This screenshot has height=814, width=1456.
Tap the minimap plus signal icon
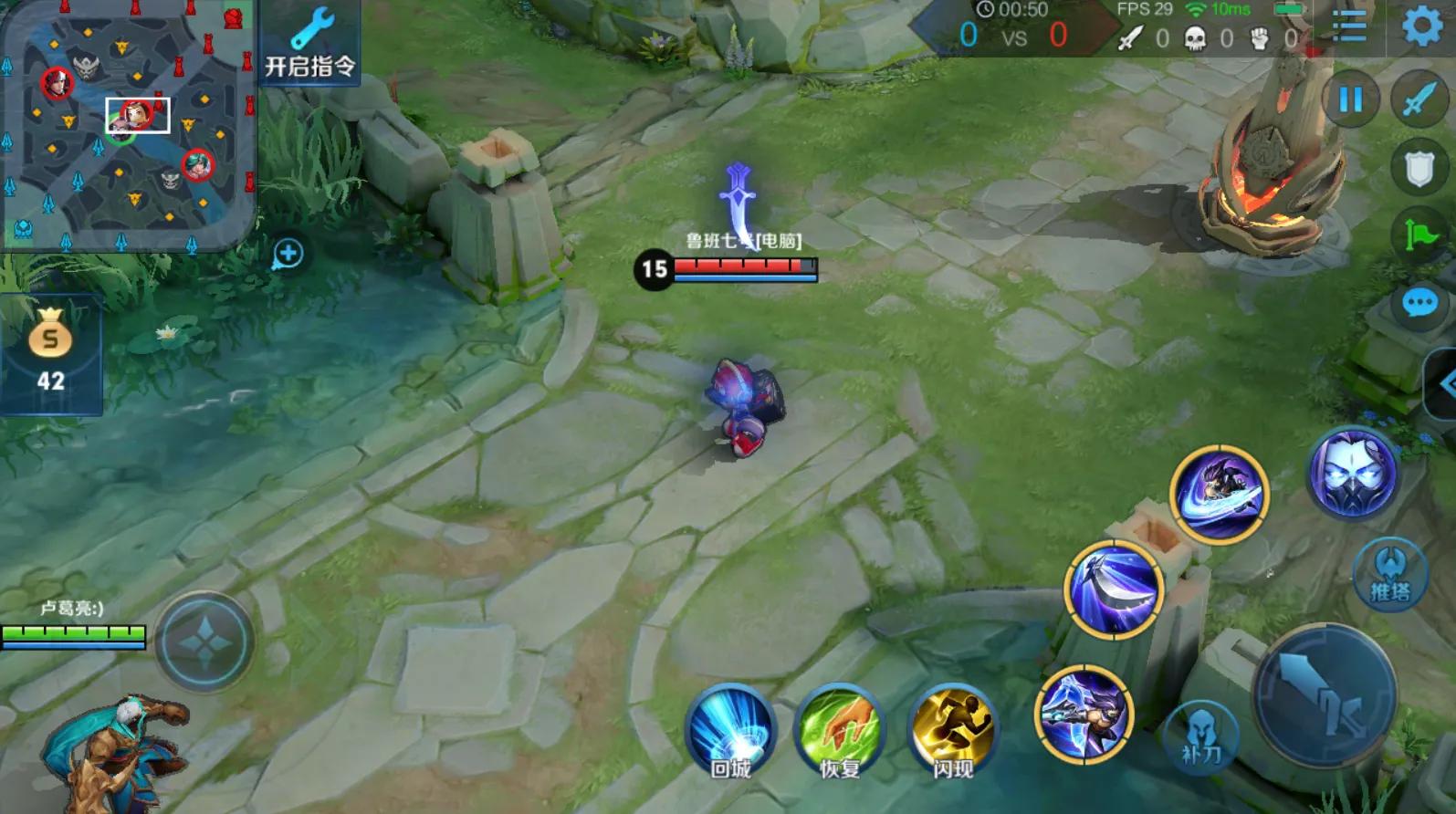[x=288, y=254]
